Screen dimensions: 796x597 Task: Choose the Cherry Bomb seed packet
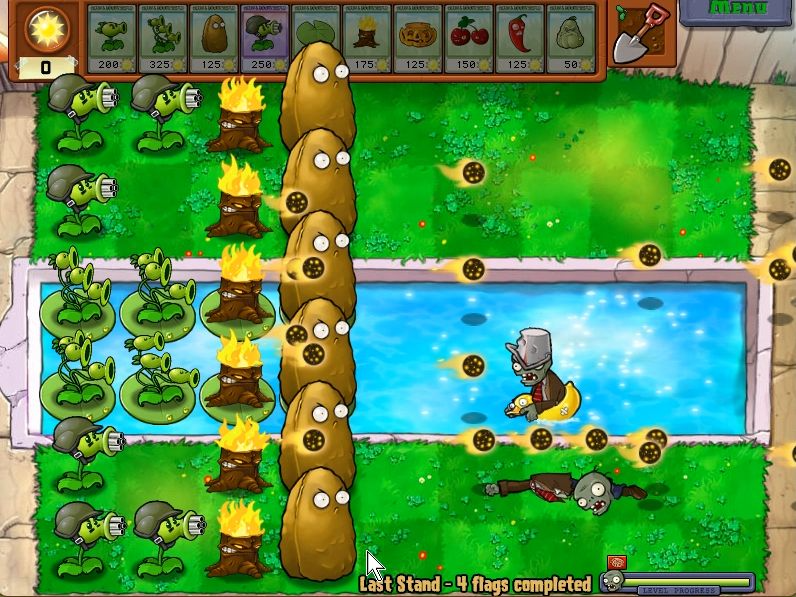pos(469,38)
